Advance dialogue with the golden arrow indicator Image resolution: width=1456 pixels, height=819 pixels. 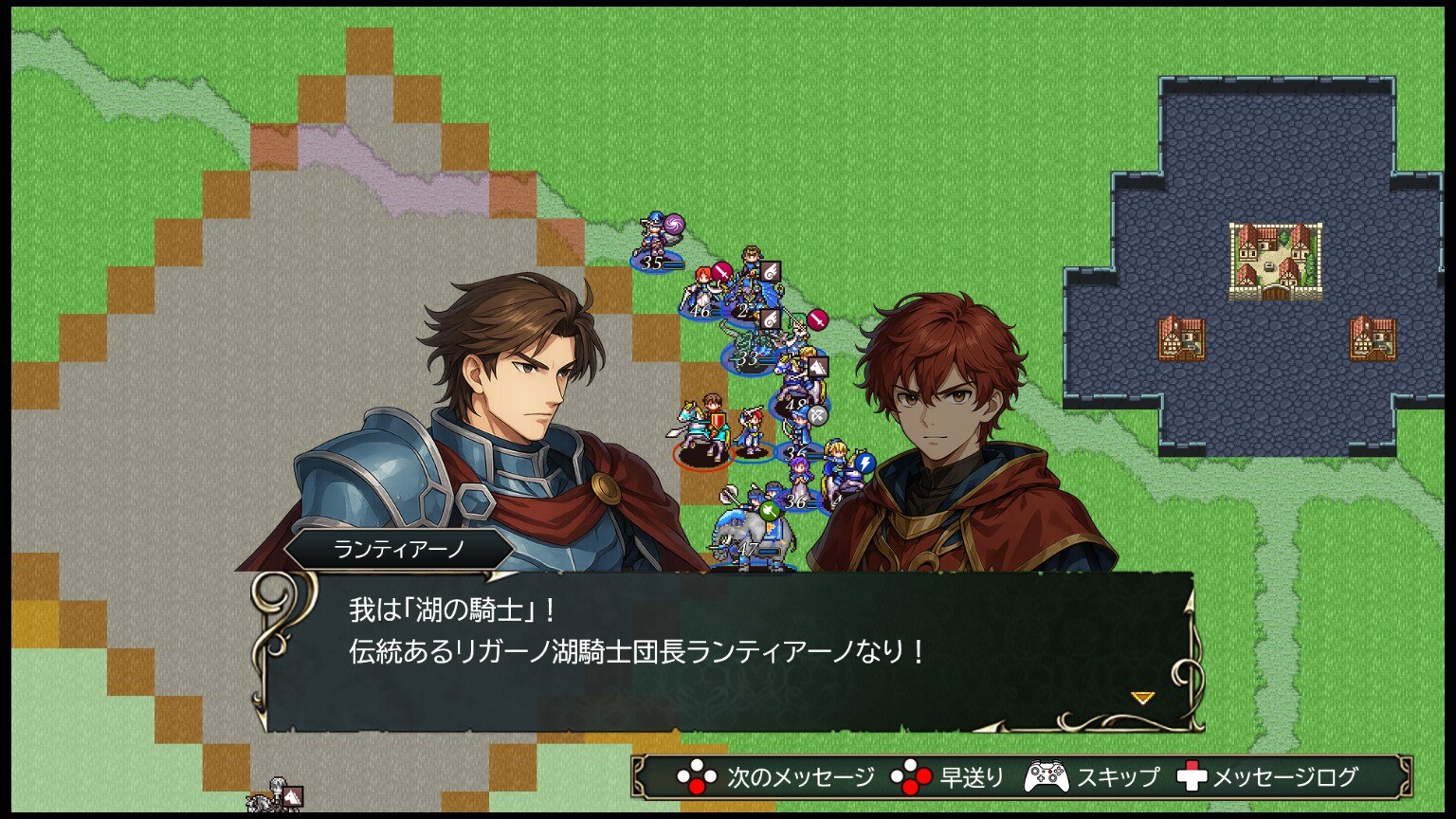(x=1142, y=698)
